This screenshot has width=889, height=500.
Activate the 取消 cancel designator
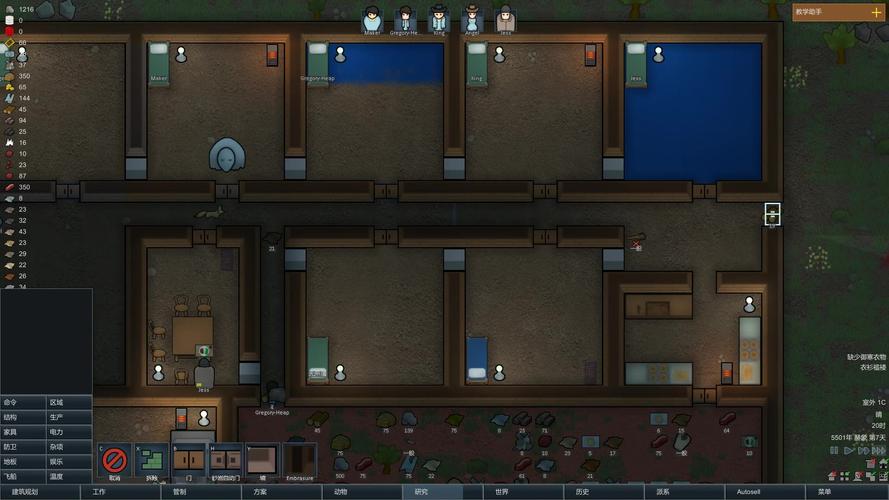click(115, 461)
